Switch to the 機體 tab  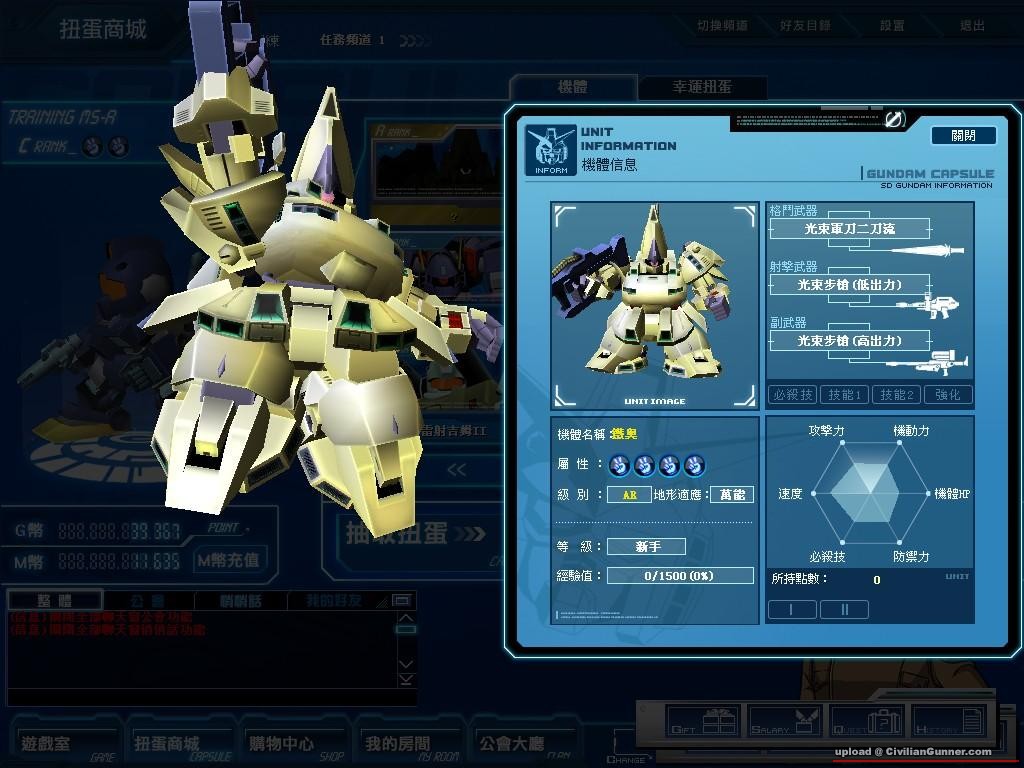click(x=572, y=87)
